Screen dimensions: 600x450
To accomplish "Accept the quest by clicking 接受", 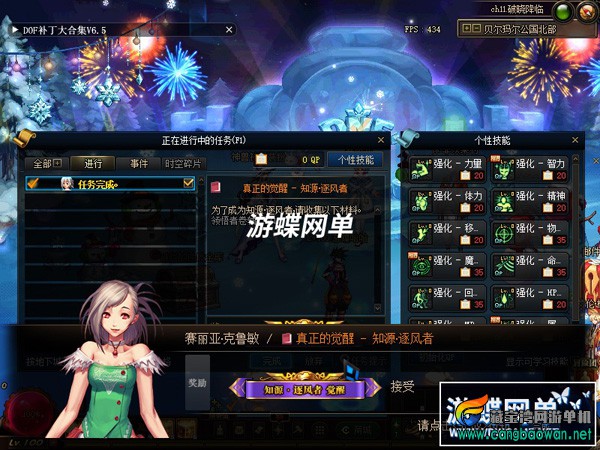I will [402, 386].
